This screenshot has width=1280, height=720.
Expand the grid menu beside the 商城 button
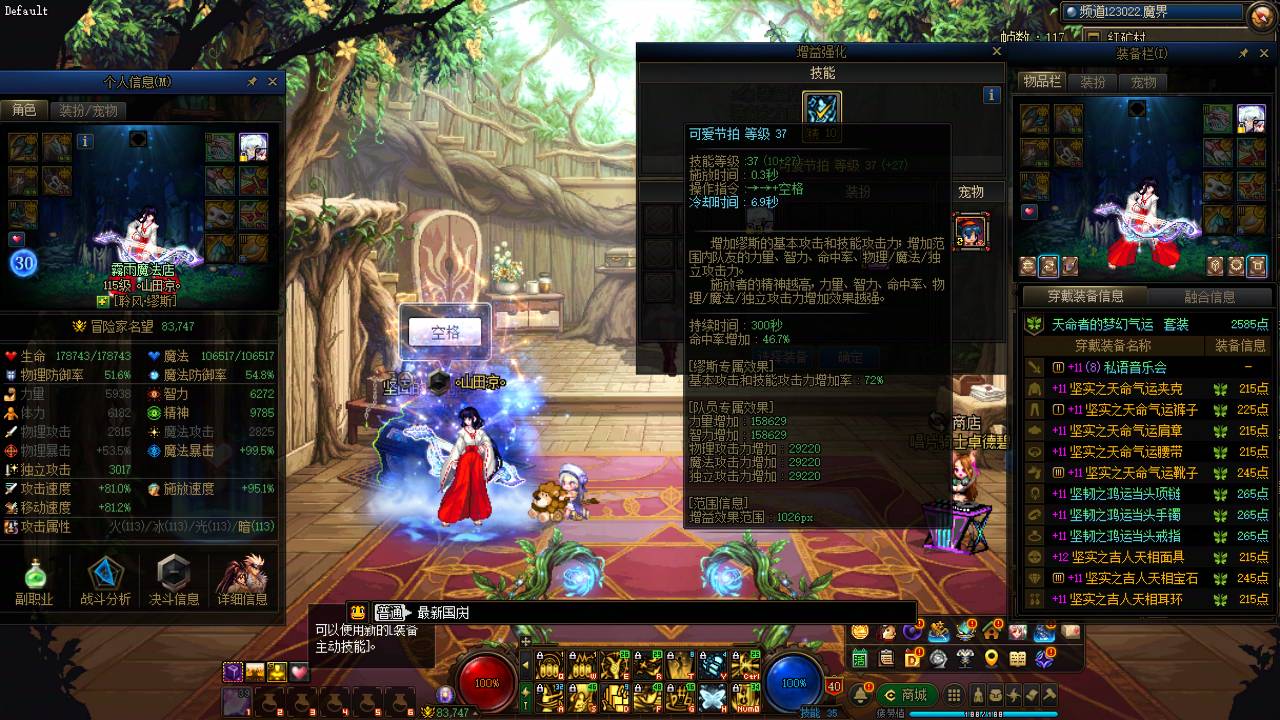[x=953, y=694]
